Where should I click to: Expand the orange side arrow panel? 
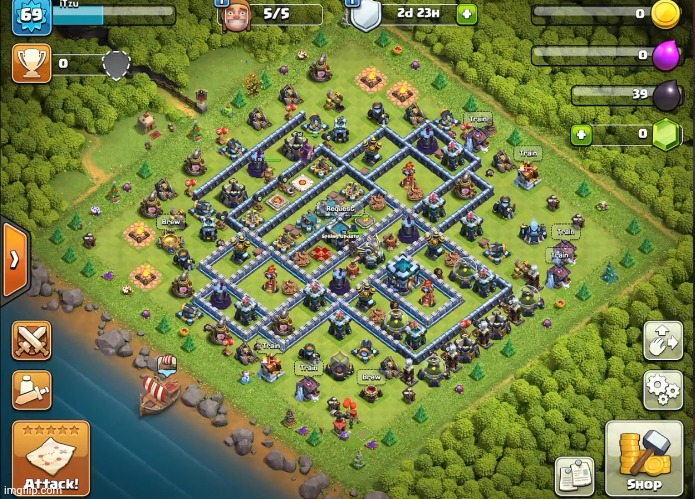click(x=15, y=258)
